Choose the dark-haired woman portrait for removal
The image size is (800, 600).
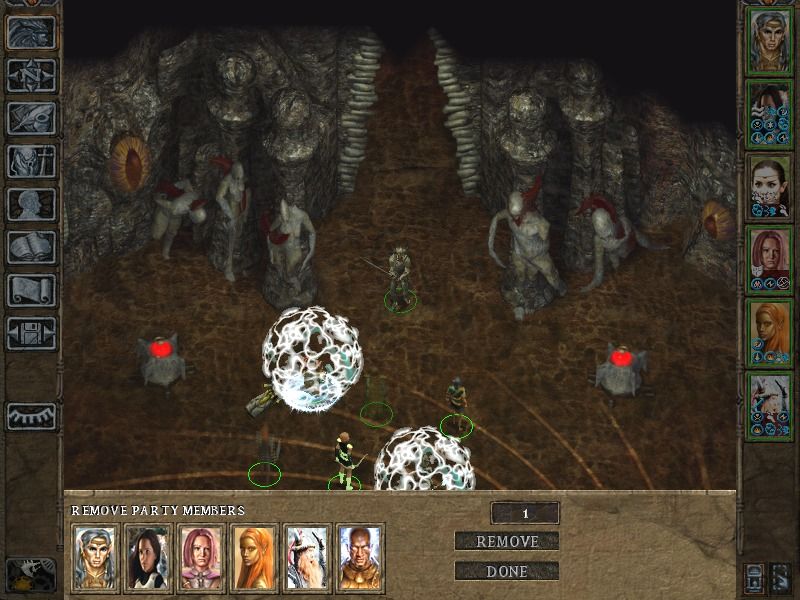[x=148, y=559]
